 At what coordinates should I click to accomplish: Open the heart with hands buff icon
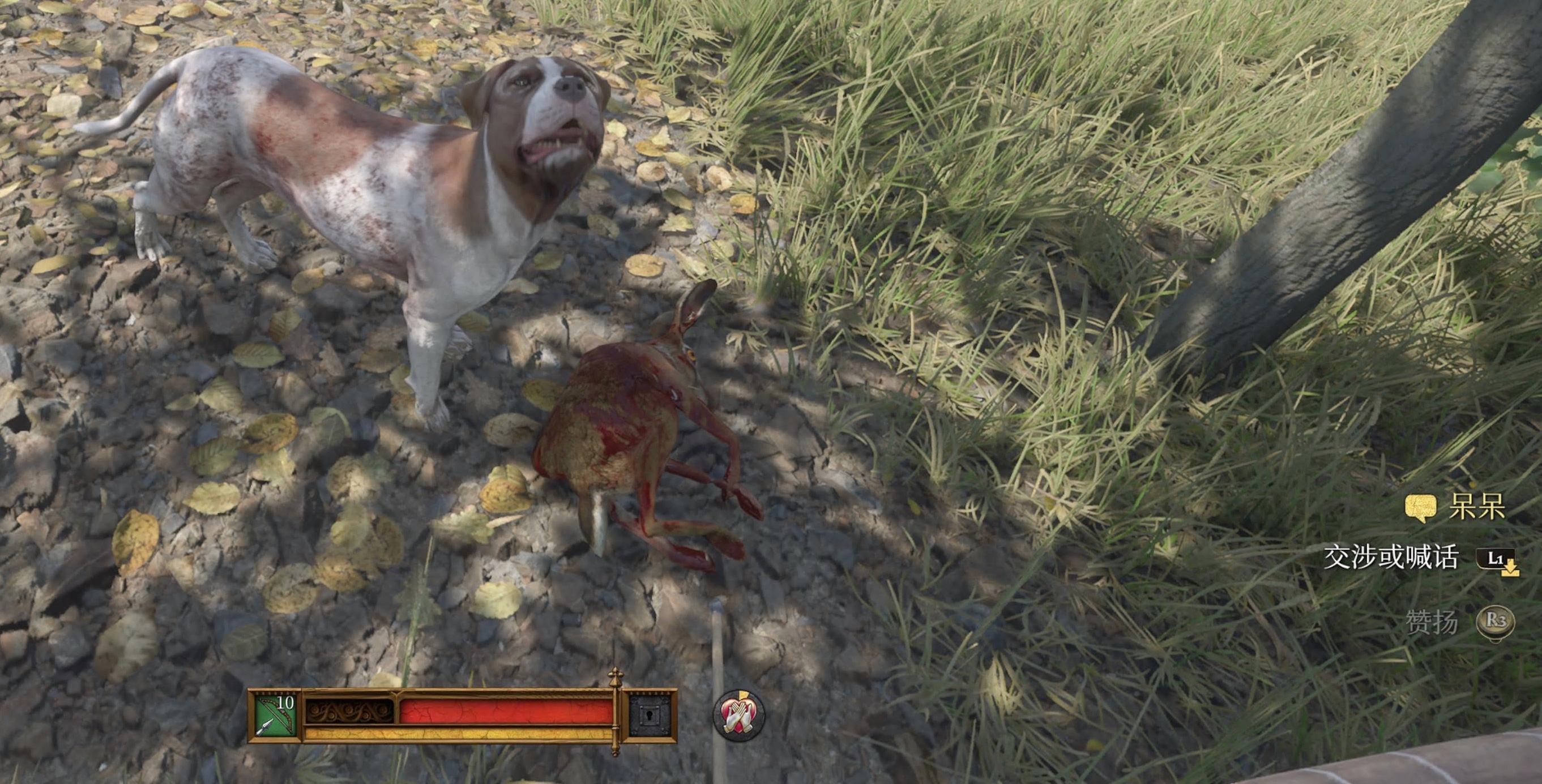738,715
